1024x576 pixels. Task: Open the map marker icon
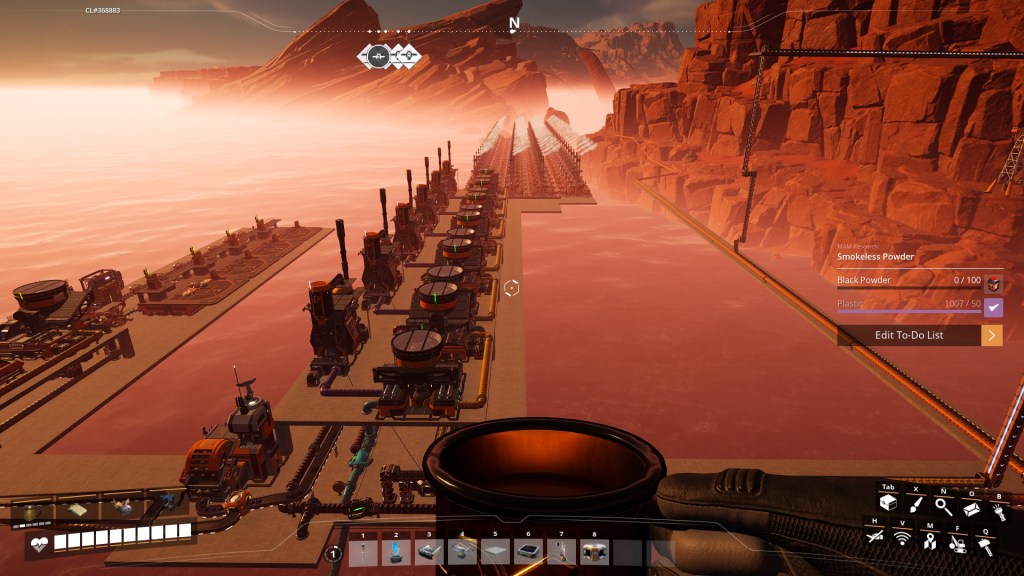click(929, 542)
